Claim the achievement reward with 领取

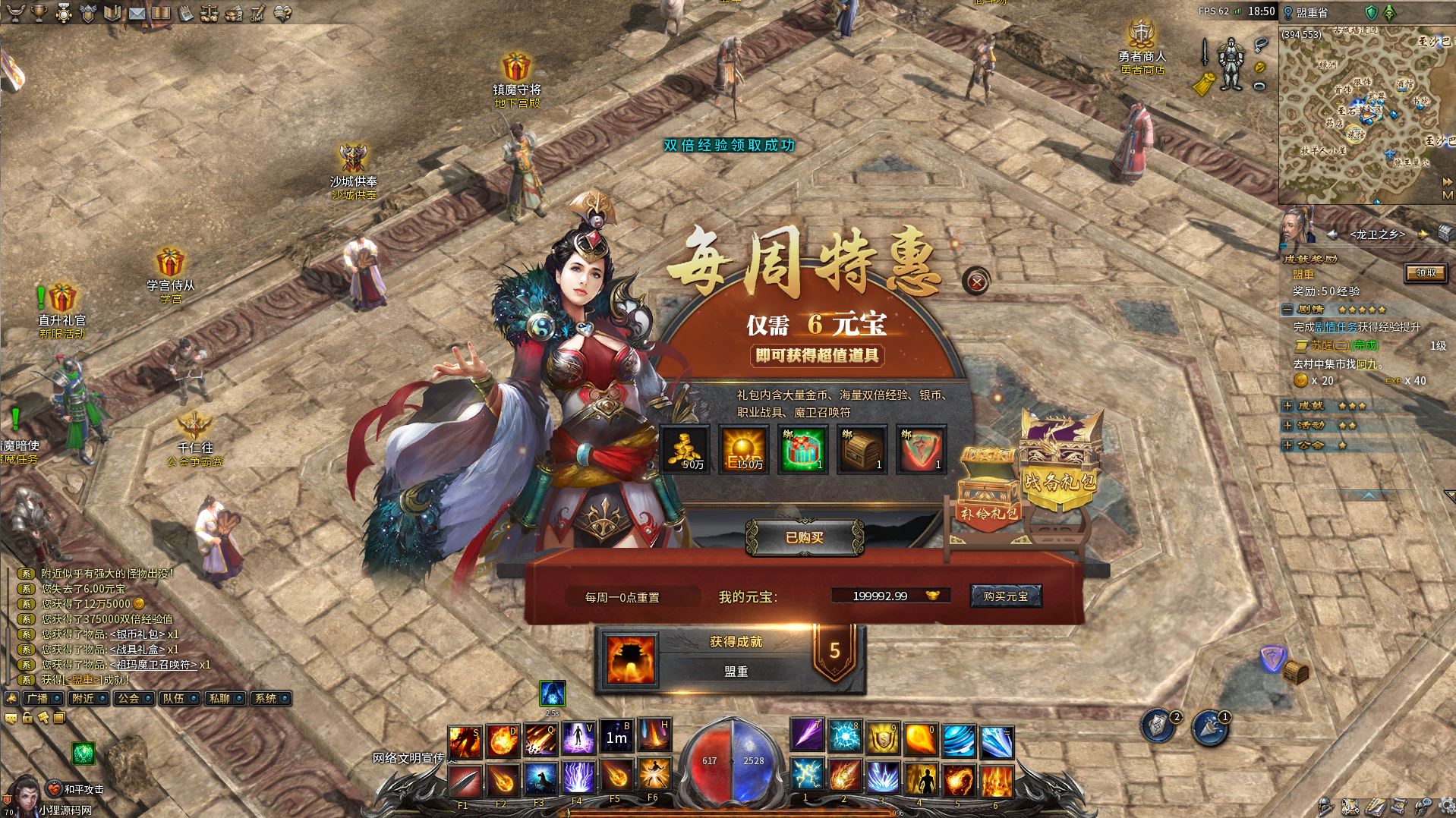1425,273
